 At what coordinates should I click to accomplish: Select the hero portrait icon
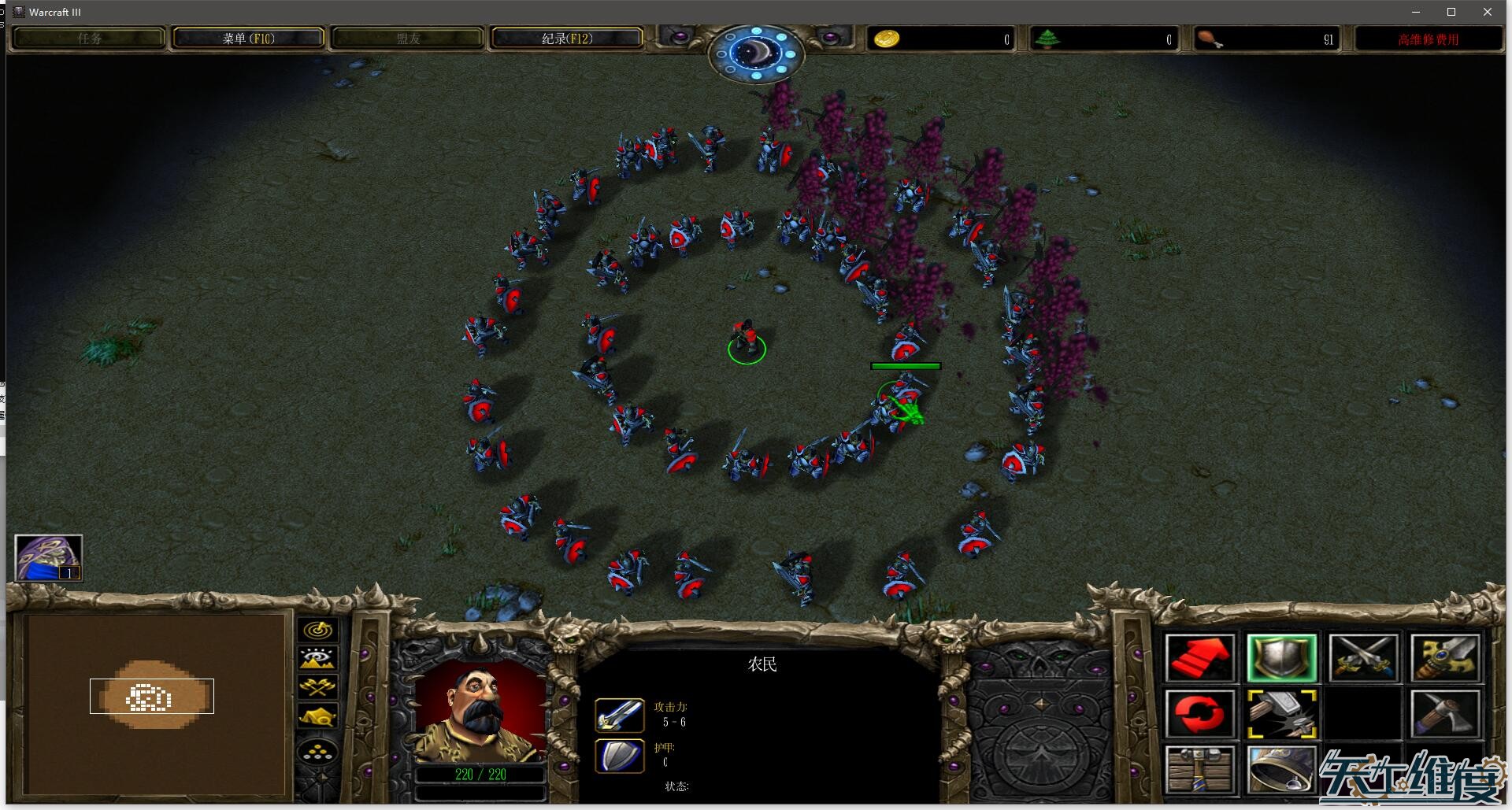[x=49, y=558]
